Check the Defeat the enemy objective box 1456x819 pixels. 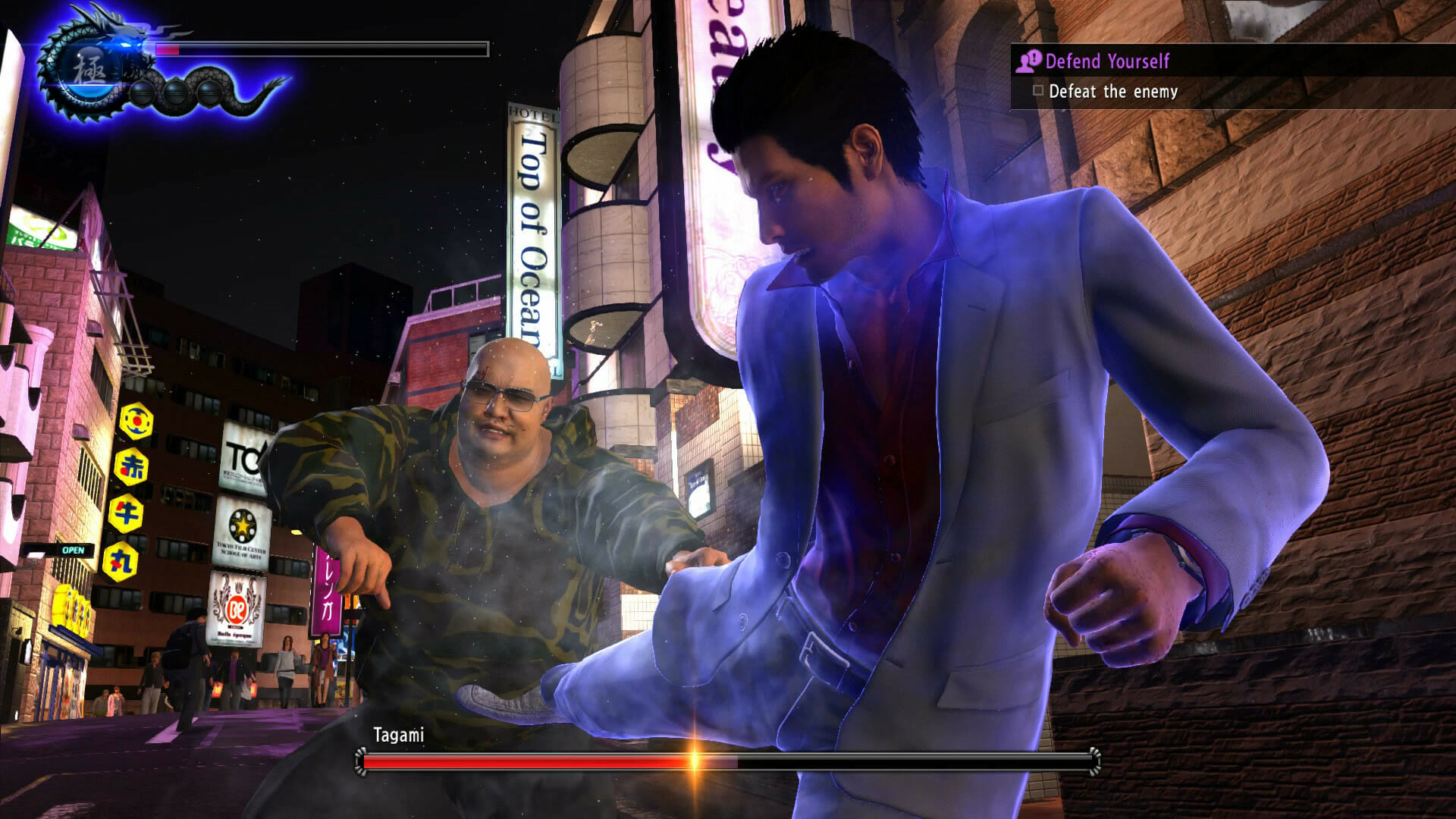tap(1038, 91)
